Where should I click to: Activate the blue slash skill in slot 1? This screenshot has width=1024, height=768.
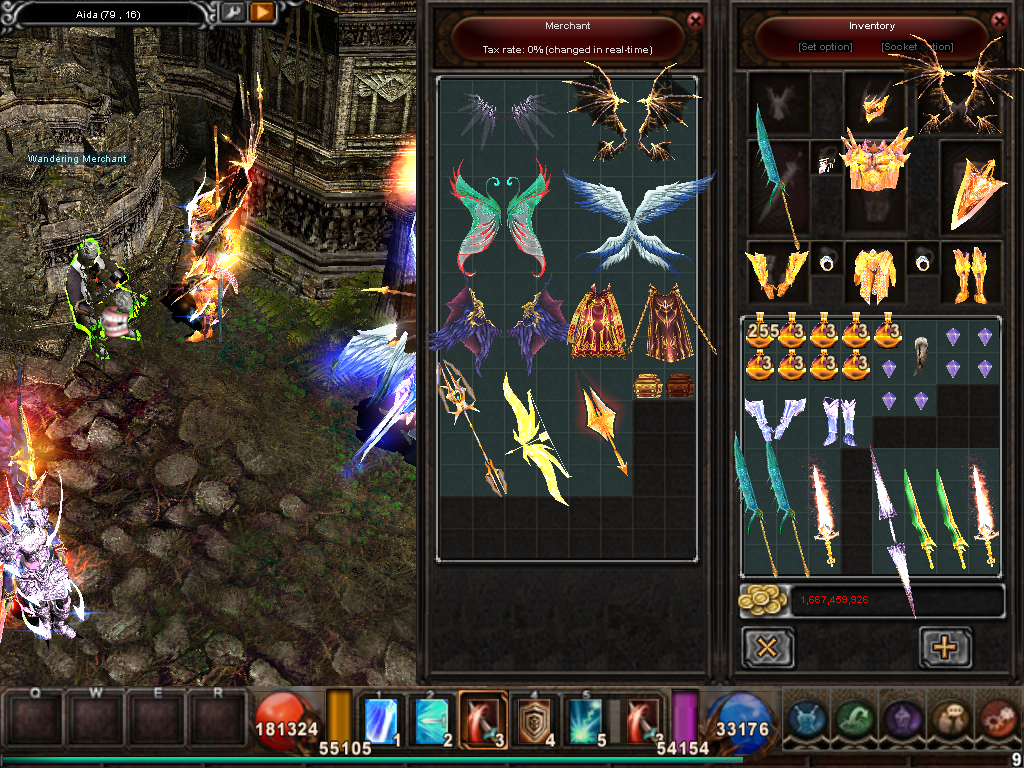pos(382,718)
